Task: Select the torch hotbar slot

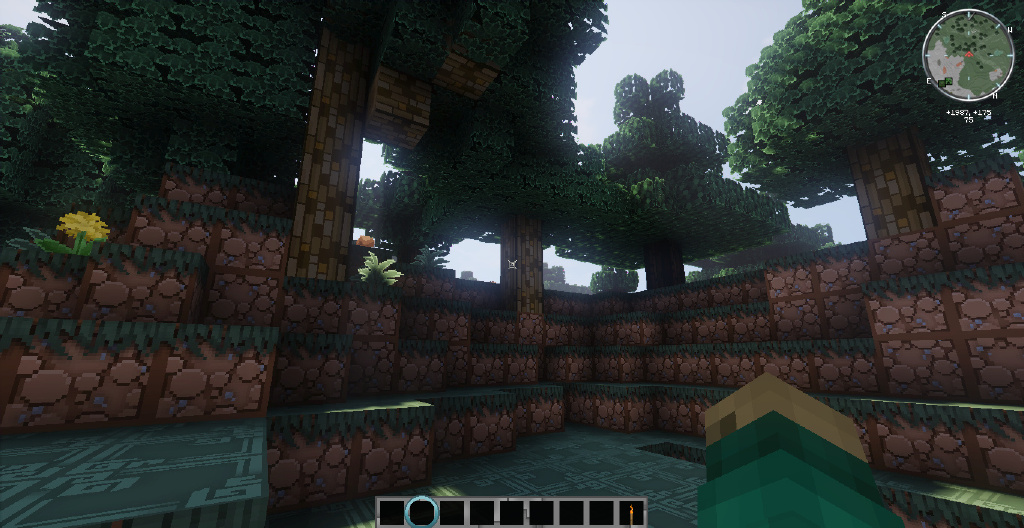Action: pyautogui.click(x=631, y=513)
